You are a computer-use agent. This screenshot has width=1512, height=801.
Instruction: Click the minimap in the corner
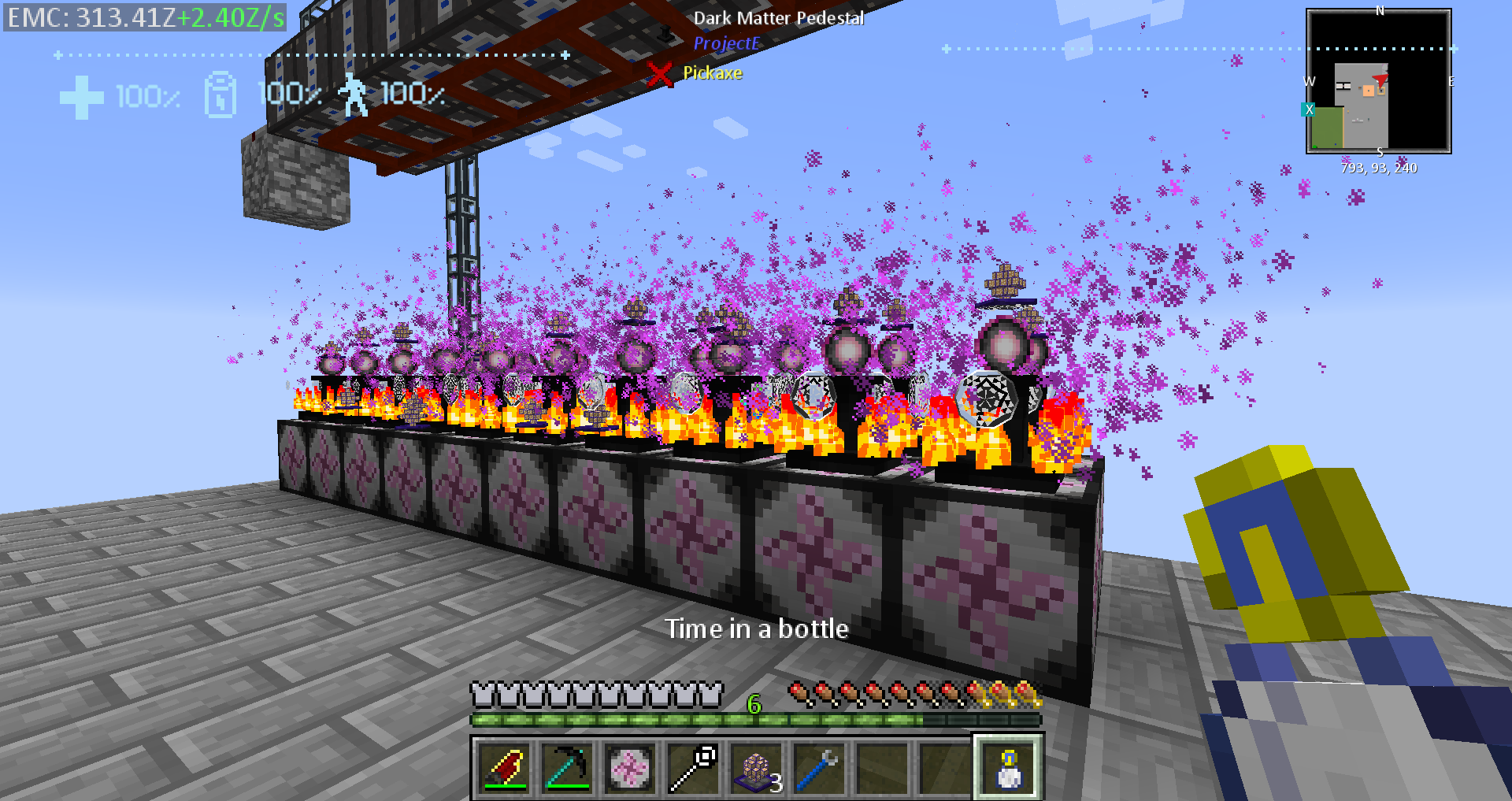click(x=1378, y=81)
